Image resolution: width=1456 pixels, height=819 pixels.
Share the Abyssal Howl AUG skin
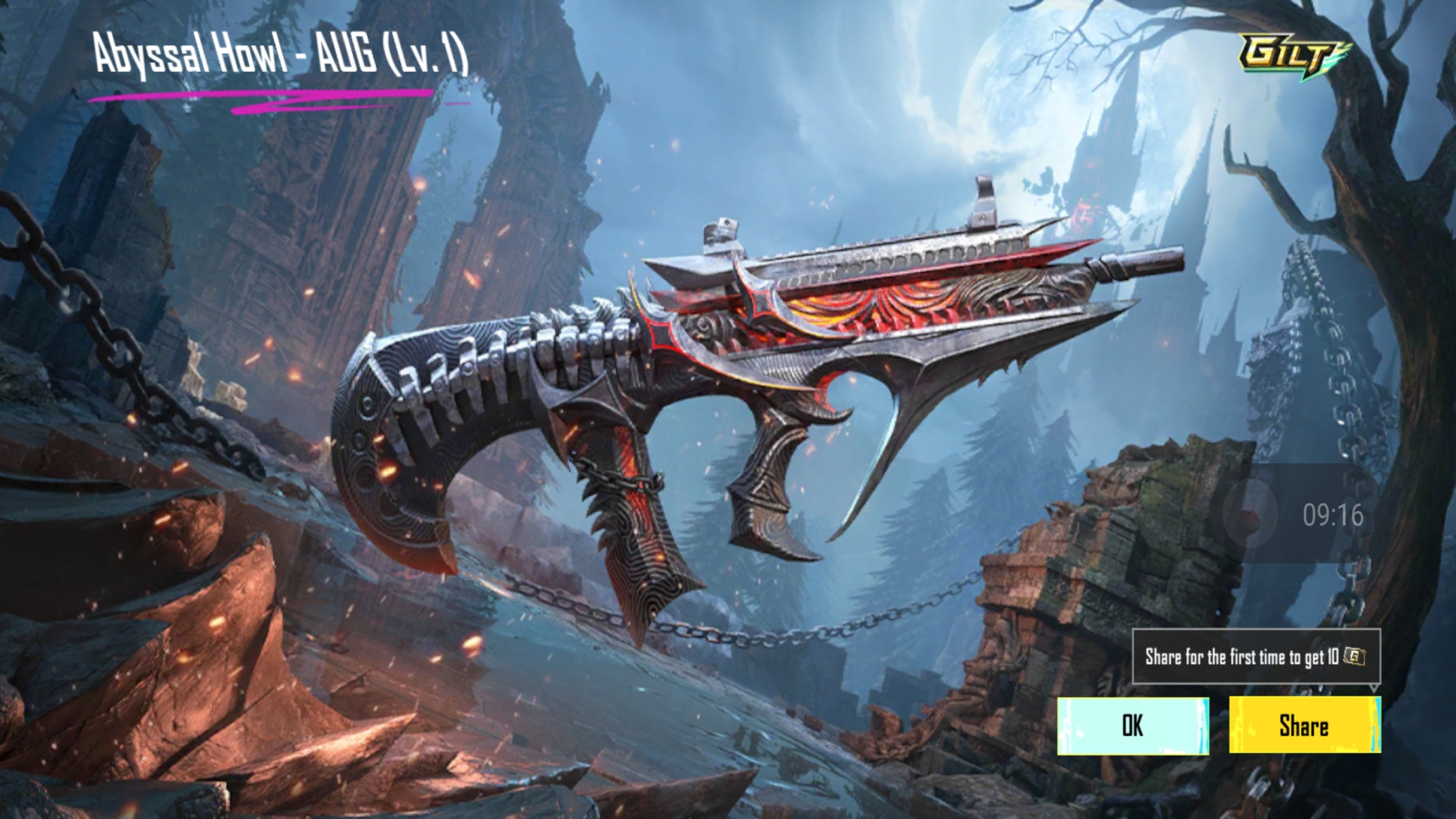[1304, 726]
